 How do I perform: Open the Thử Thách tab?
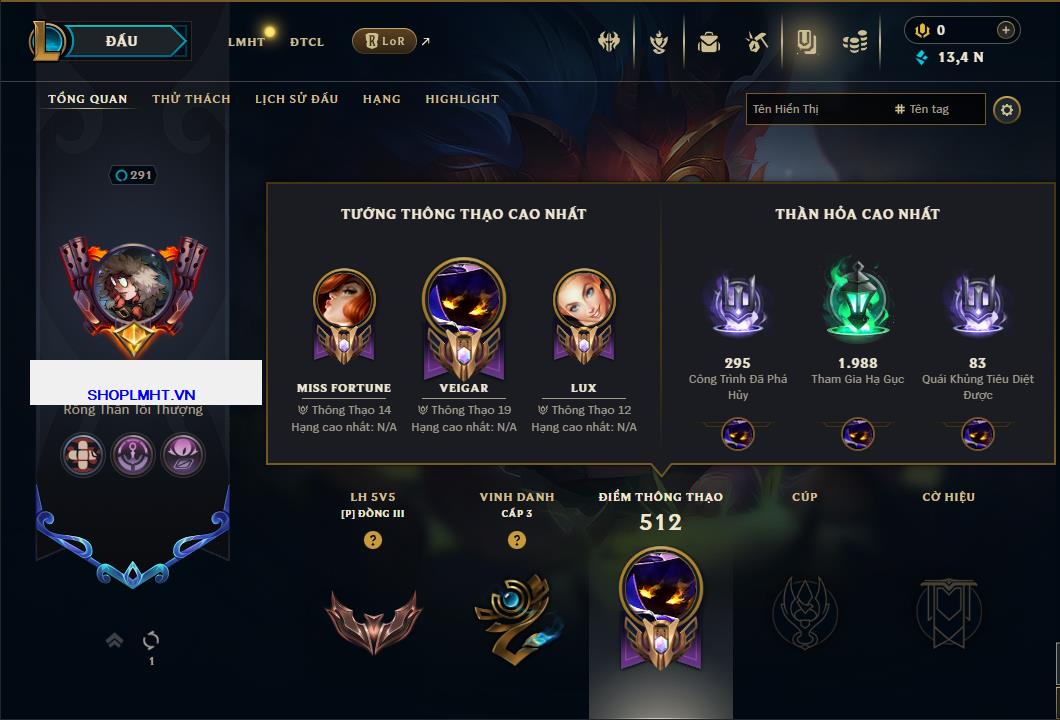[x=191, y=99]
